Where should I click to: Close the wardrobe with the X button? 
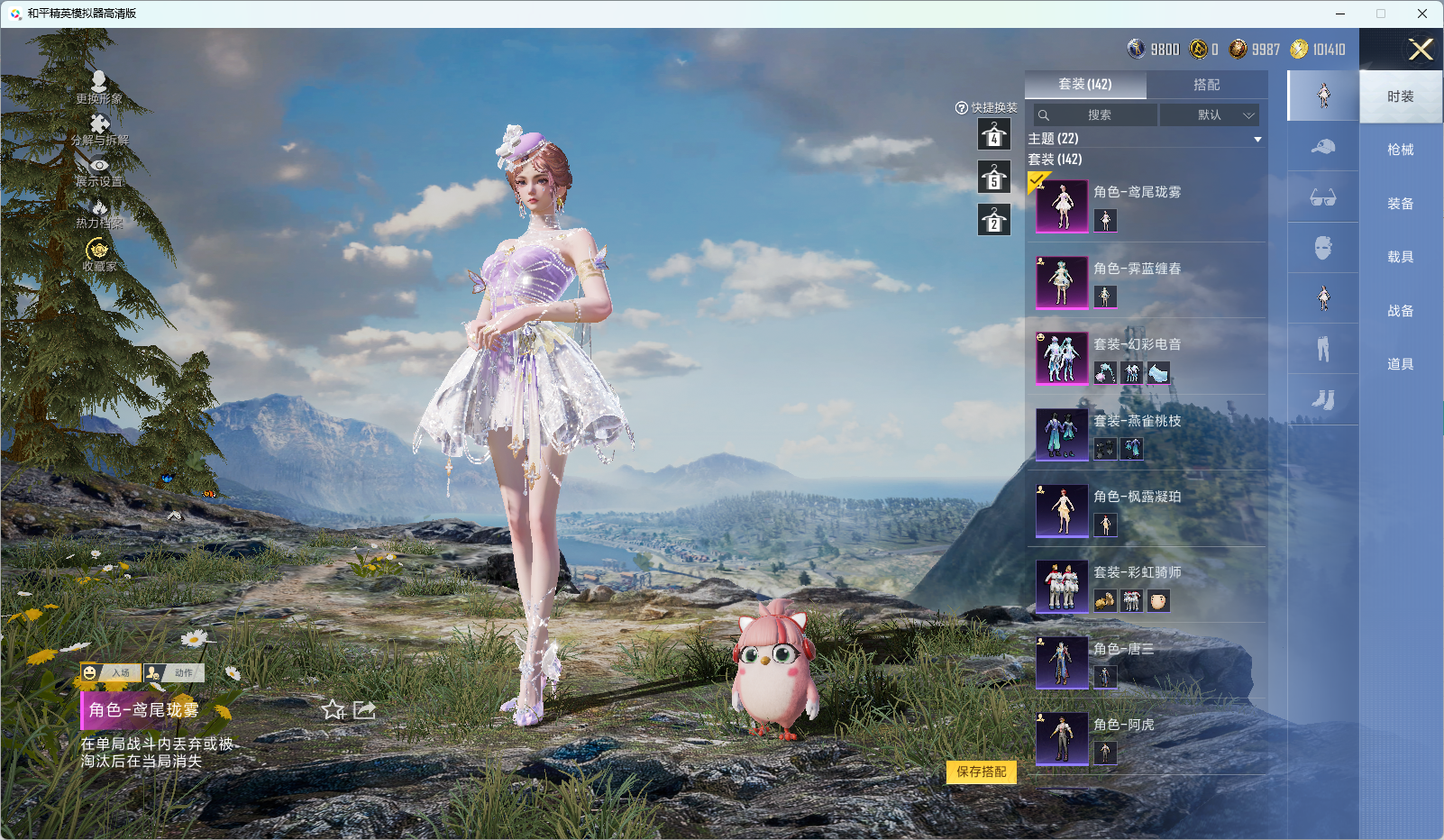(x=1421, y=50)
